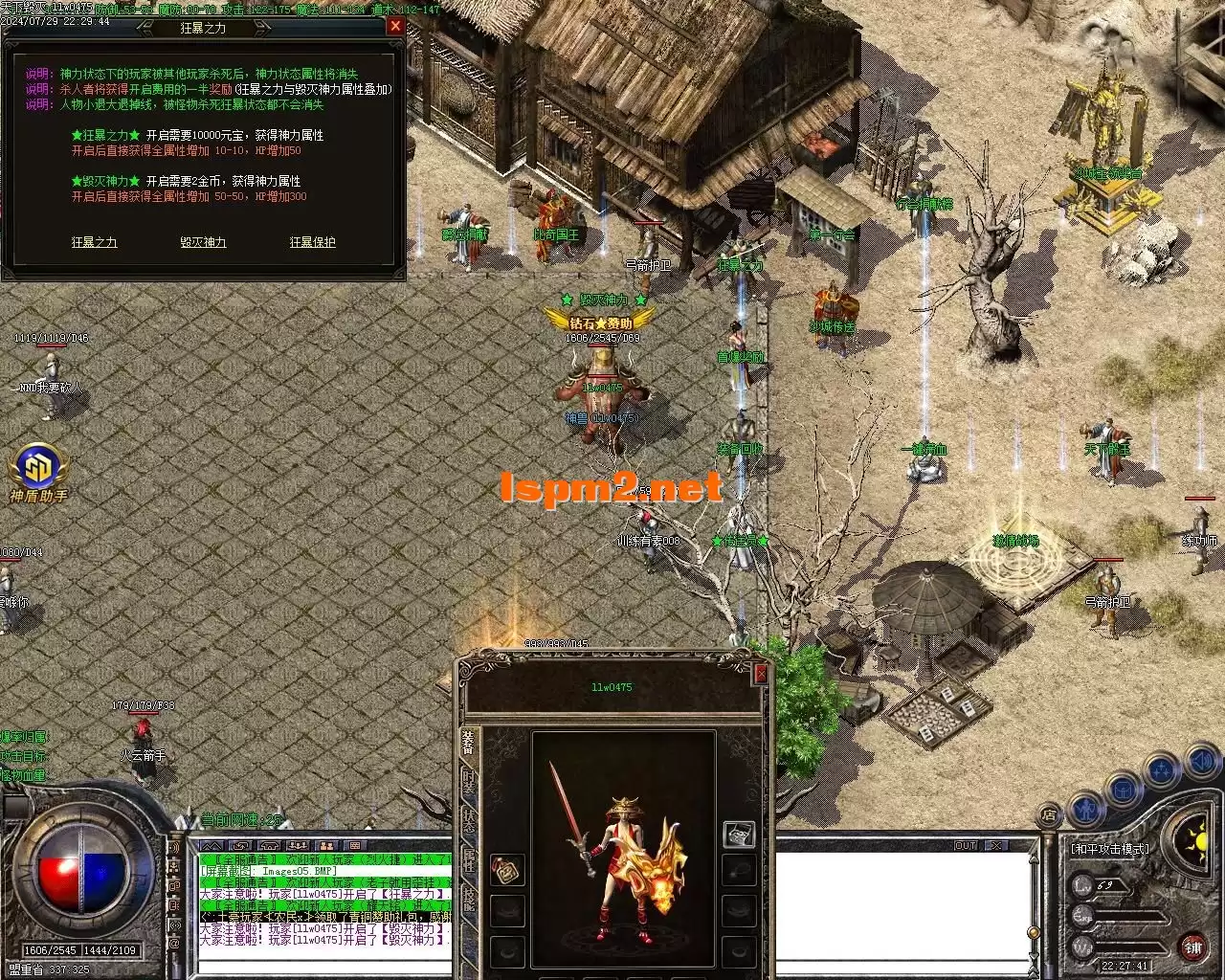Switch to the 装备 equipment tab
The image size is (1225, 980).
click(468, 744)
